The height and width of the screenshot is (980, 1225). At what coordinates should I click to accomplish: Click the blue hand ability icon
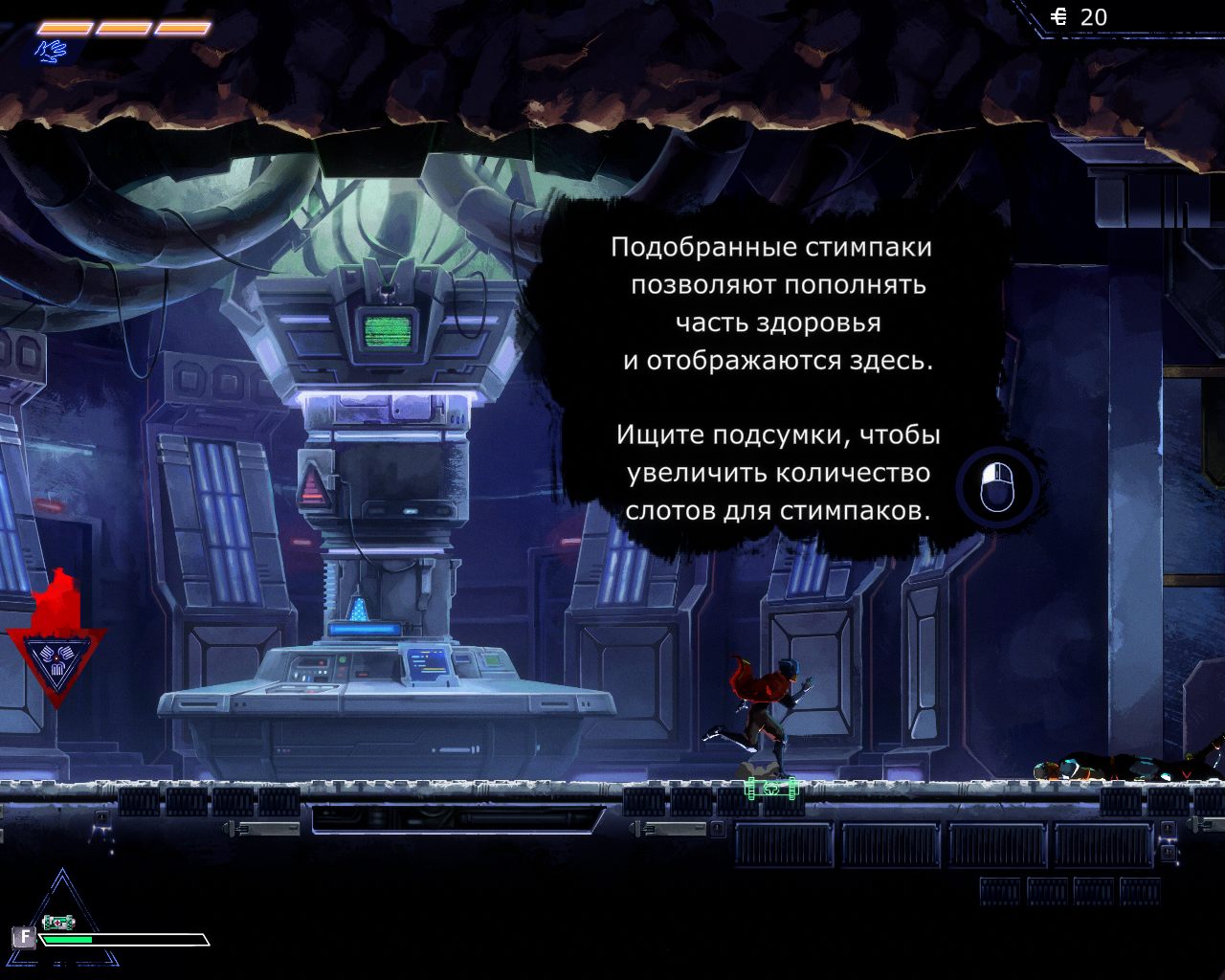tap(51, 50)
